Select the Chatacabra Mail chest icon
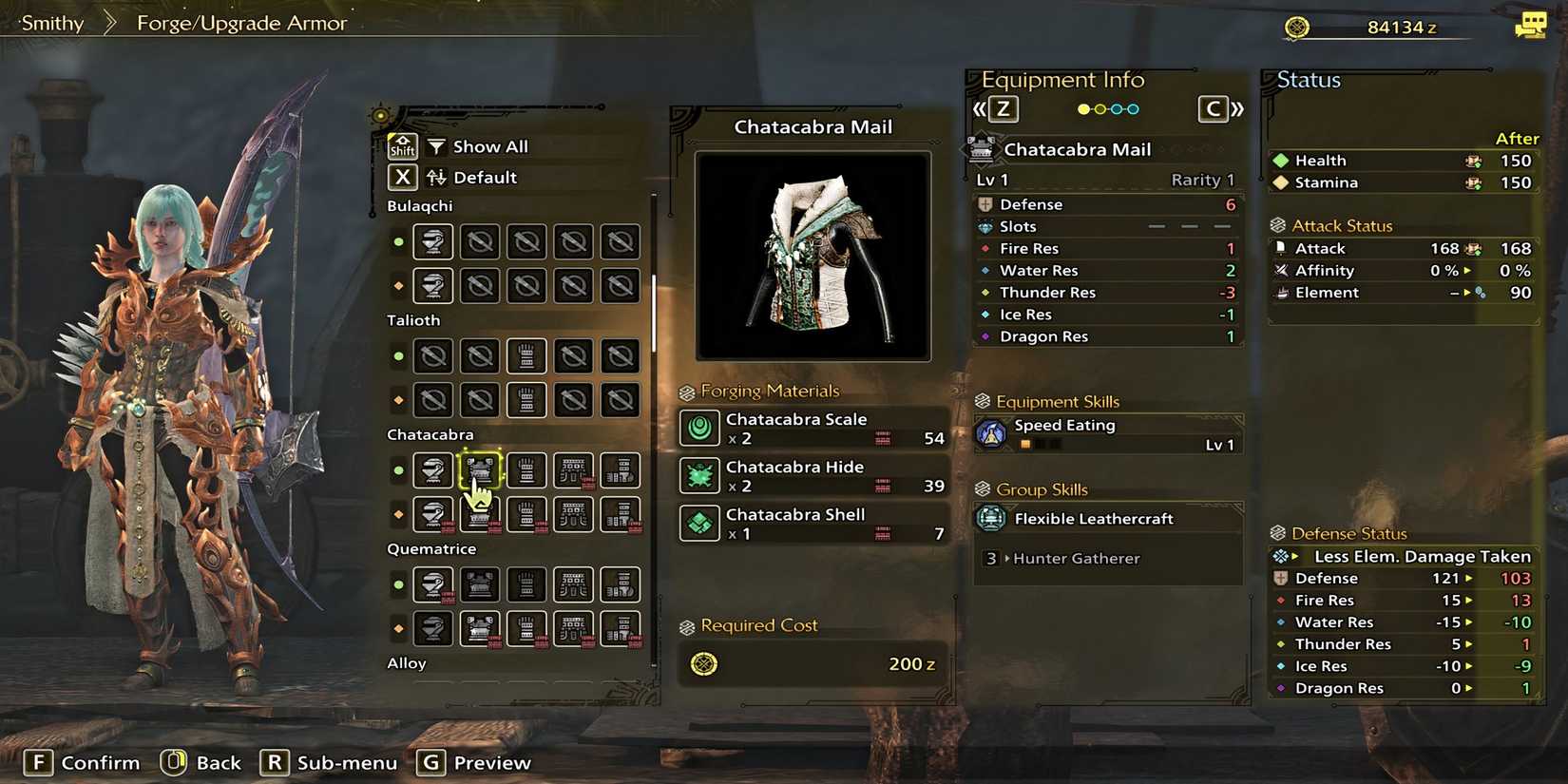Viewport: 1568px width, 784px height. tap(480, 470)
